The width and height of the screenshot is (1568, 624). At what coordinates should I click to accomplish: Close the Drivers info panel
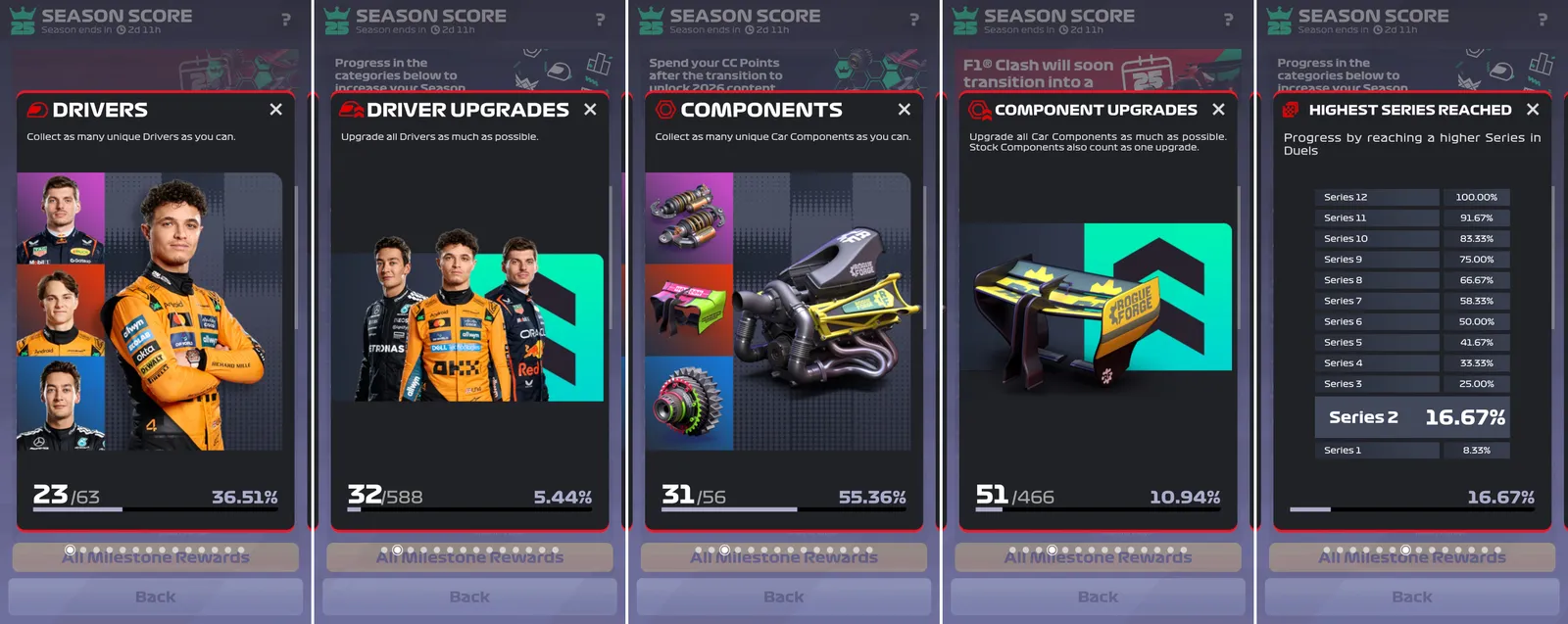[276, 110]
